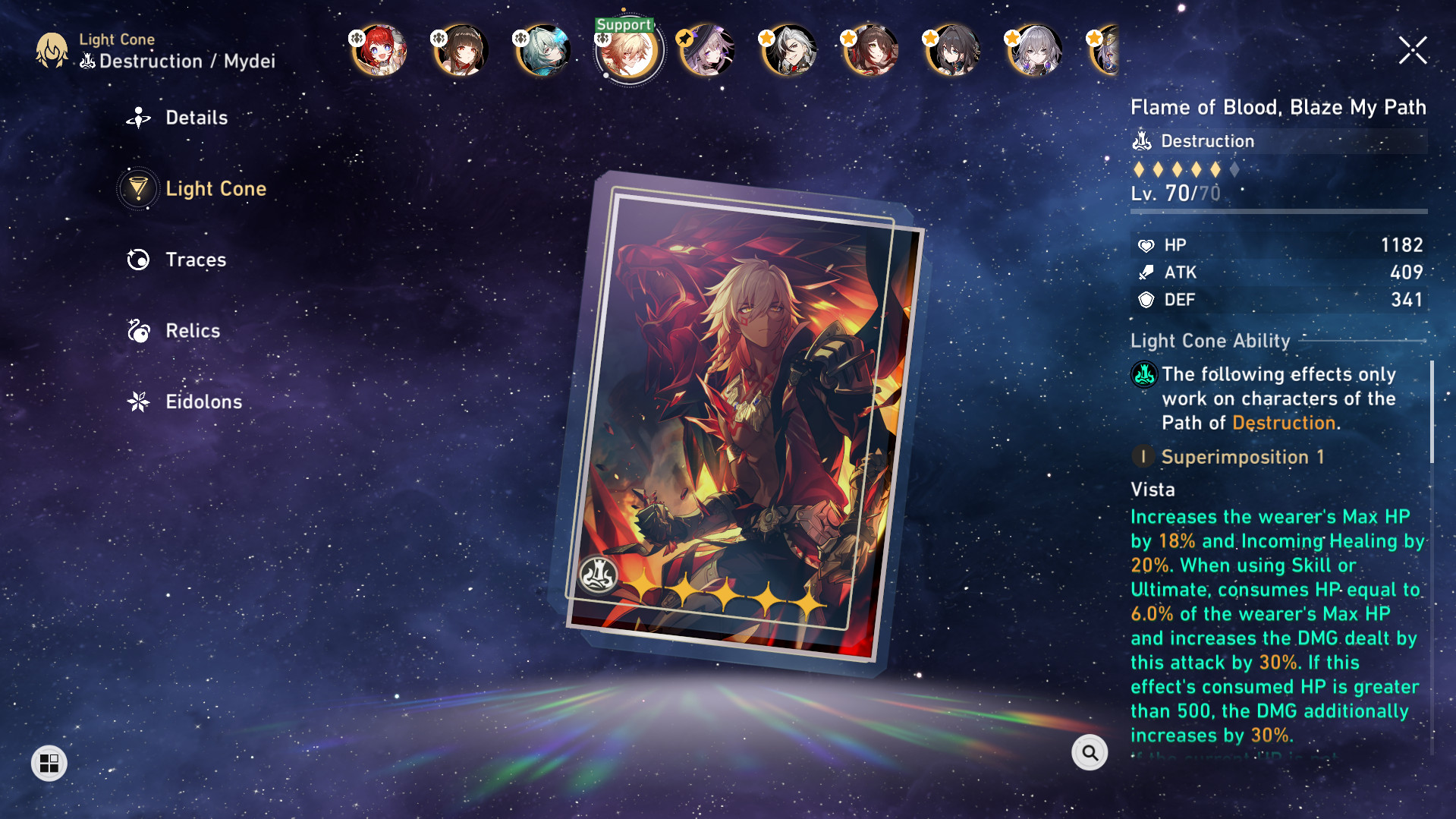Switch to the red-haired character portrait

pos(377,50)
